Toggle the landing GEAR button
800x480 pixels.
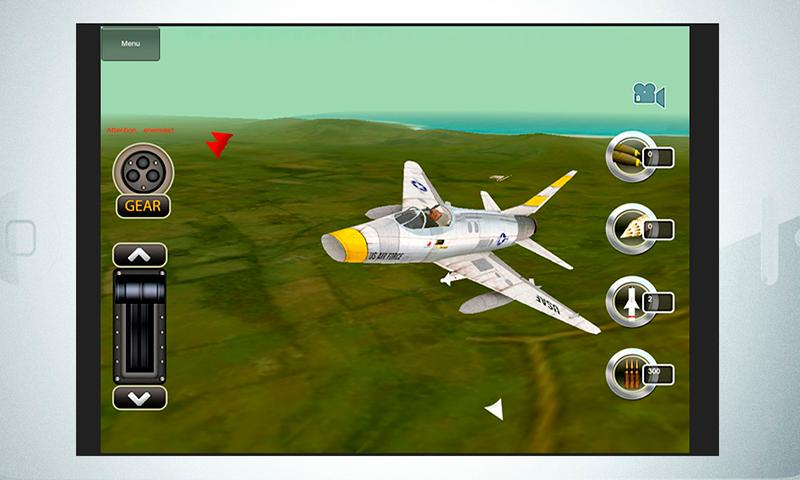click(x=142, y=207)
